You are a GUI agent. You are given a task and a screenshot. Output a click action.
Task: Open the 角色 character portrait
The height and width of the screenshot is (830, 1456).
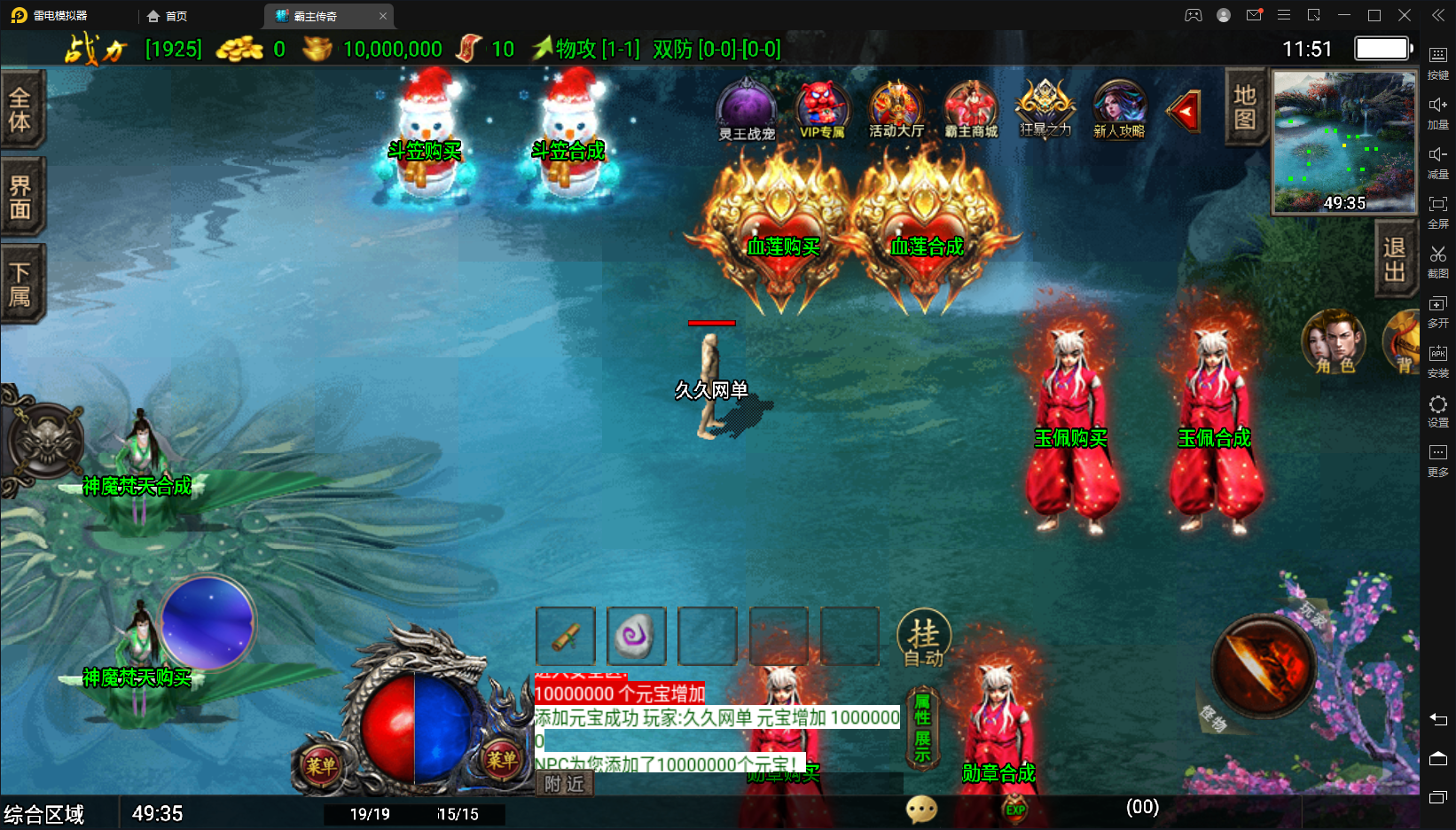[x=1333, y=341]
